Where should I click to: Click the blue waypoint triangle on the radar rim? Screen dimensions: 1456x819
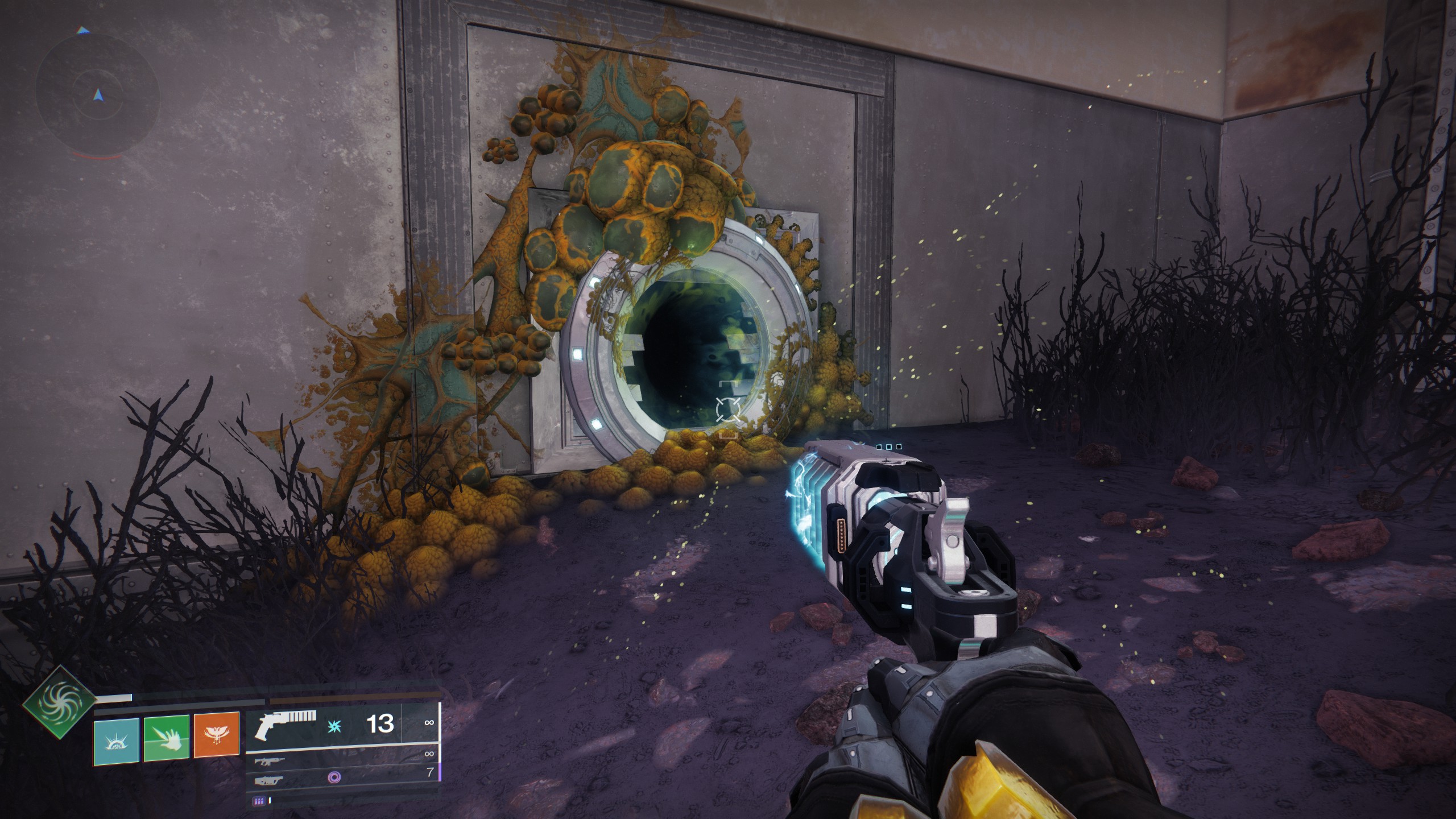coord(82,30)
